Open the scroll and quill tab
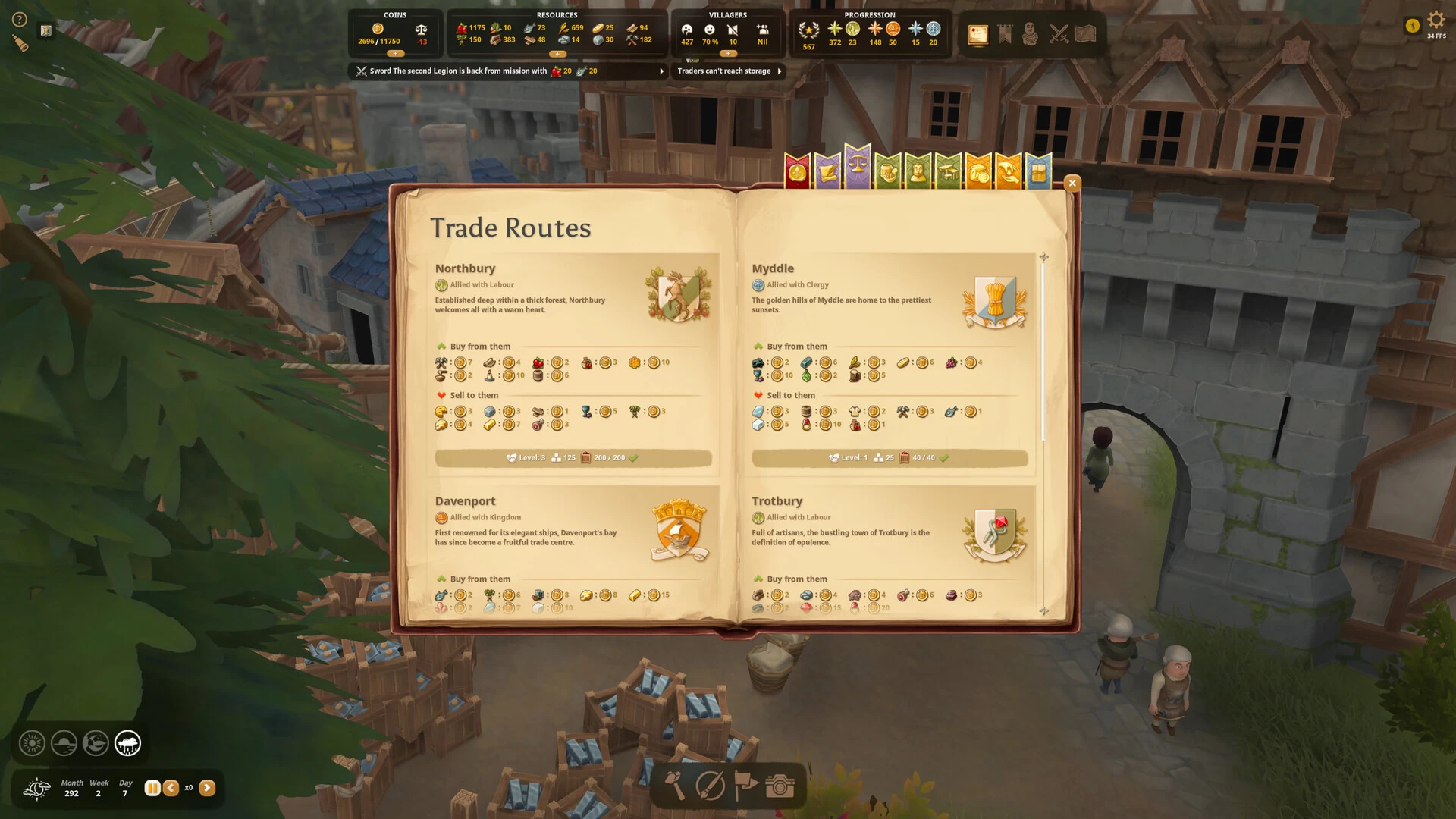 point(827,172)
